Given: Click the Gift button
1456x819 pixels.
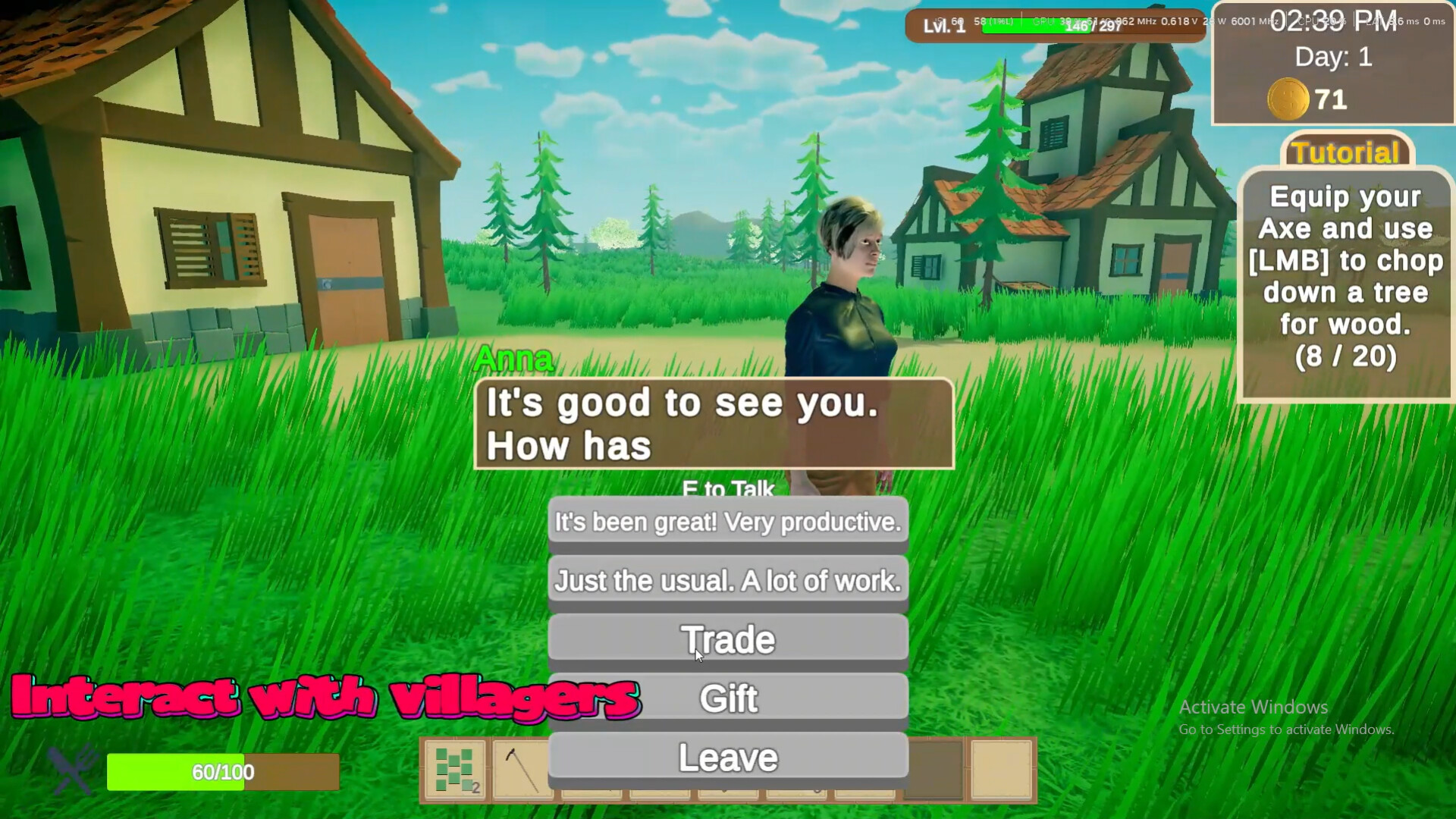Looking at the screenshot, I should point(728,698).
